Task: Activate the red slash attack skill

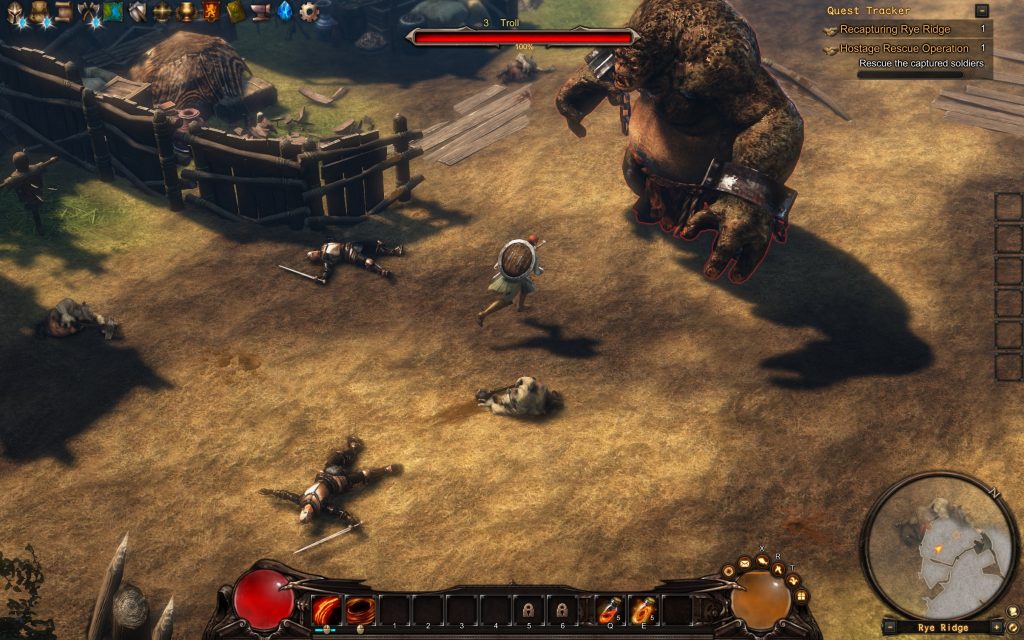Action: coord(327,609)
